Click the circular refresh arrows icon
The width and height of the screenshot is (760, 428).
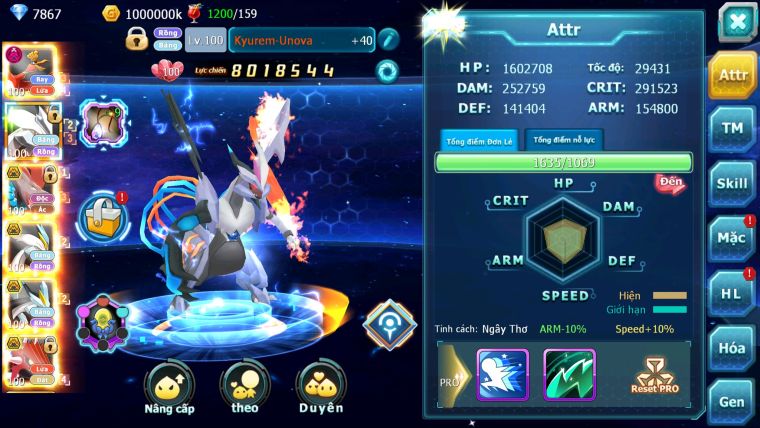[x=387, y=71]
